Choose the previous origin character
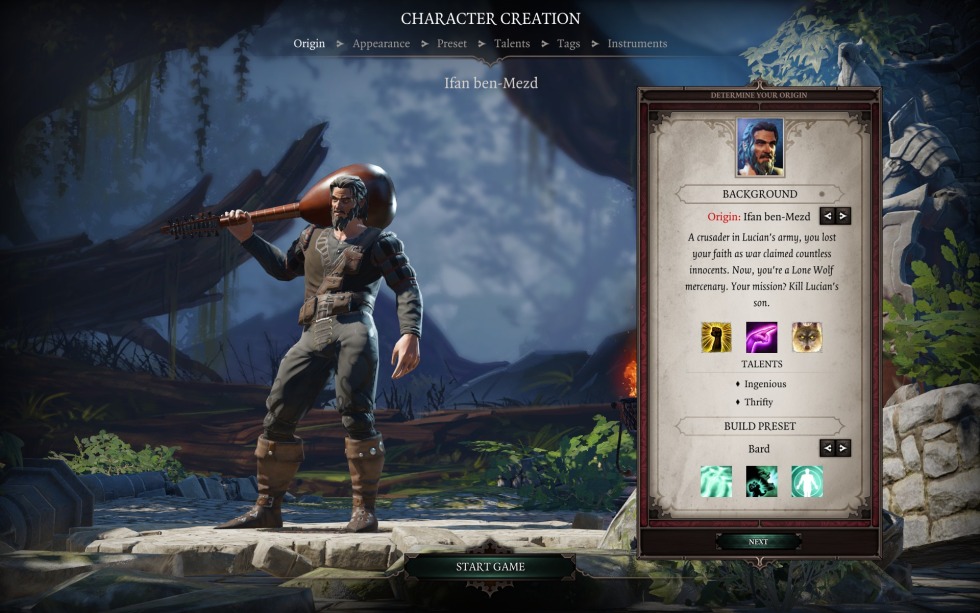This screenshot has height=613, width=980. coord(827,216)
